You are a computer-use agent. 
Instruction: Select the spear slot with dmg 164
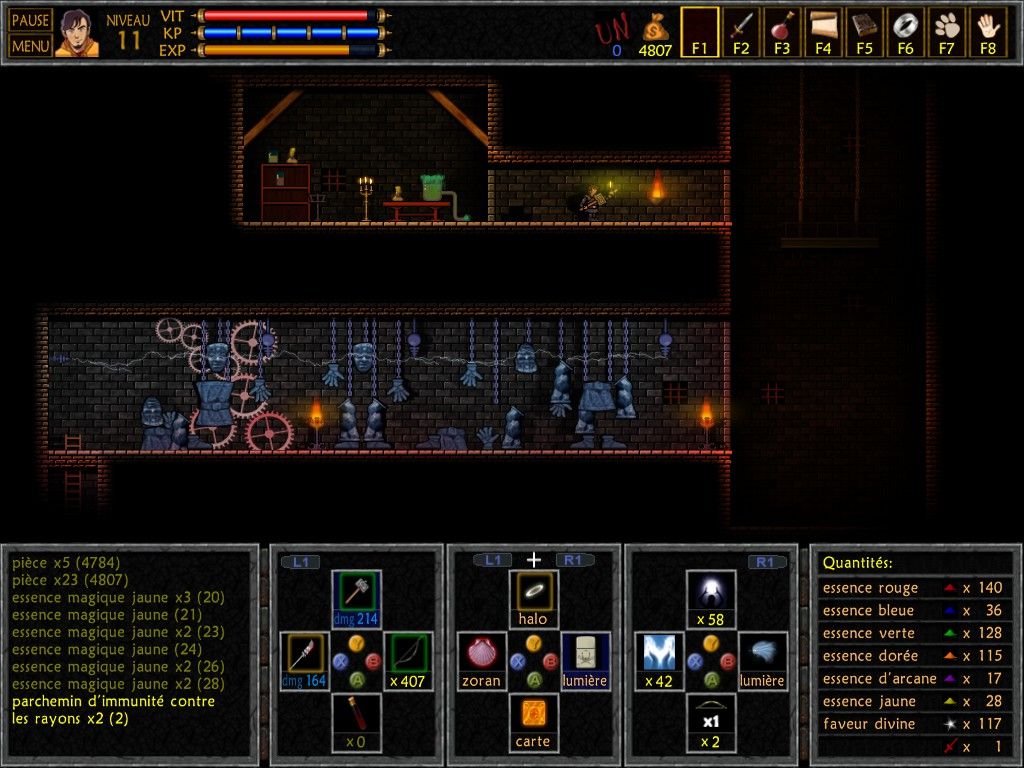coord(304,660)
